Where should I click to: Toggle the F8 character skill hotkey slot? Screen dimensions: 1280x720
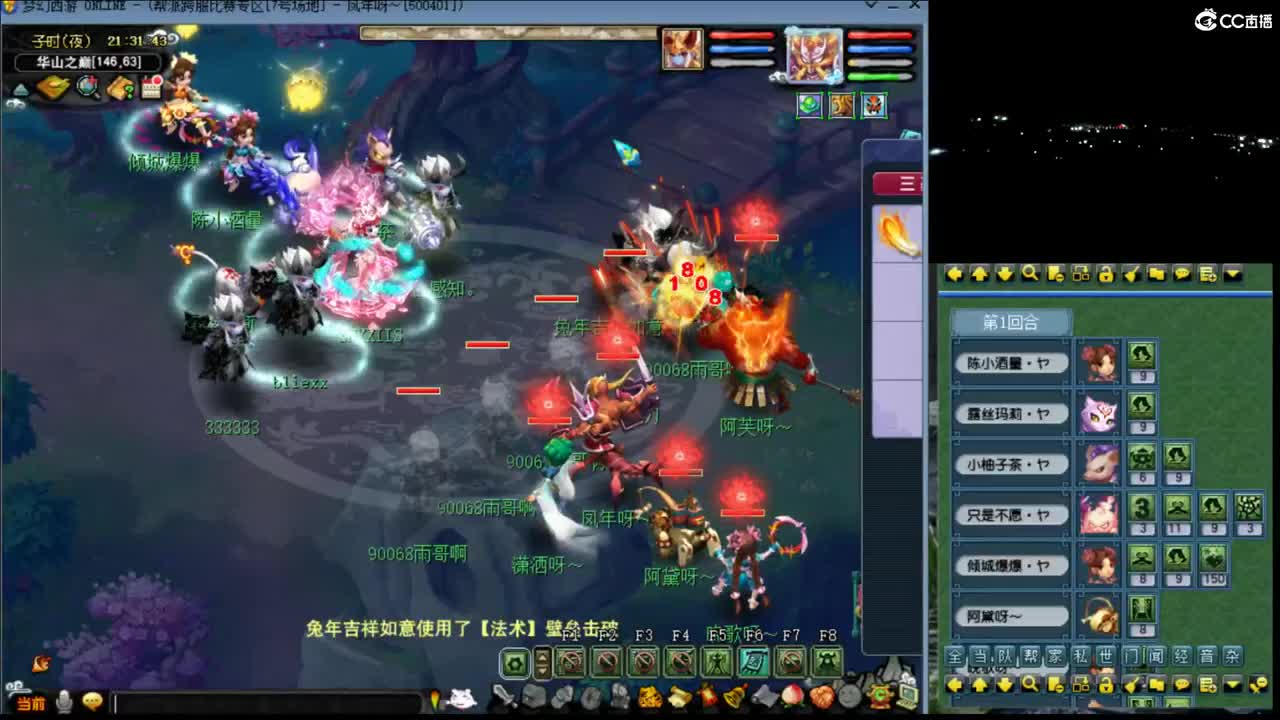(x=827, y=664)
